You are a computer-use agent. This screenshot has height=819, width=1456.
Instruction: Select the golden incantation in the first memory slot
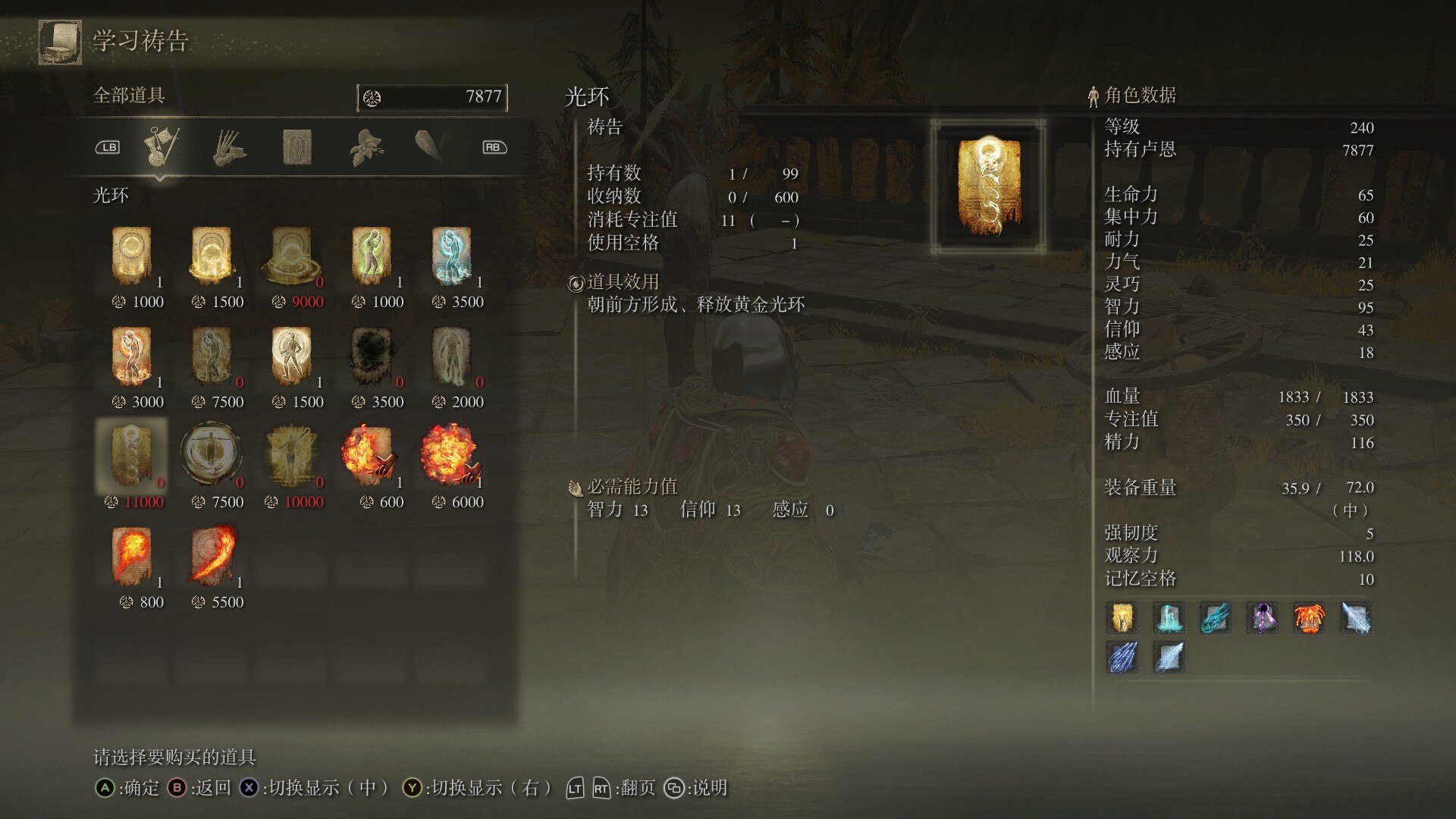(1121, 619)
